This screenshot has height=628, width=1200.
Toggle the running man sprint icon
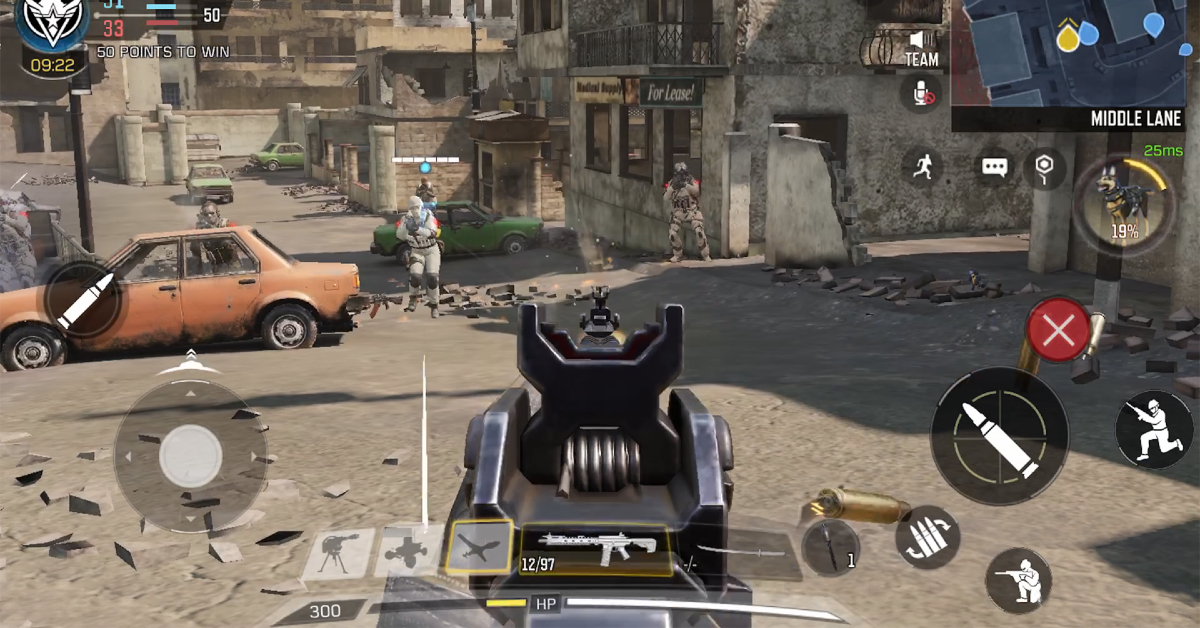point(922,166)
